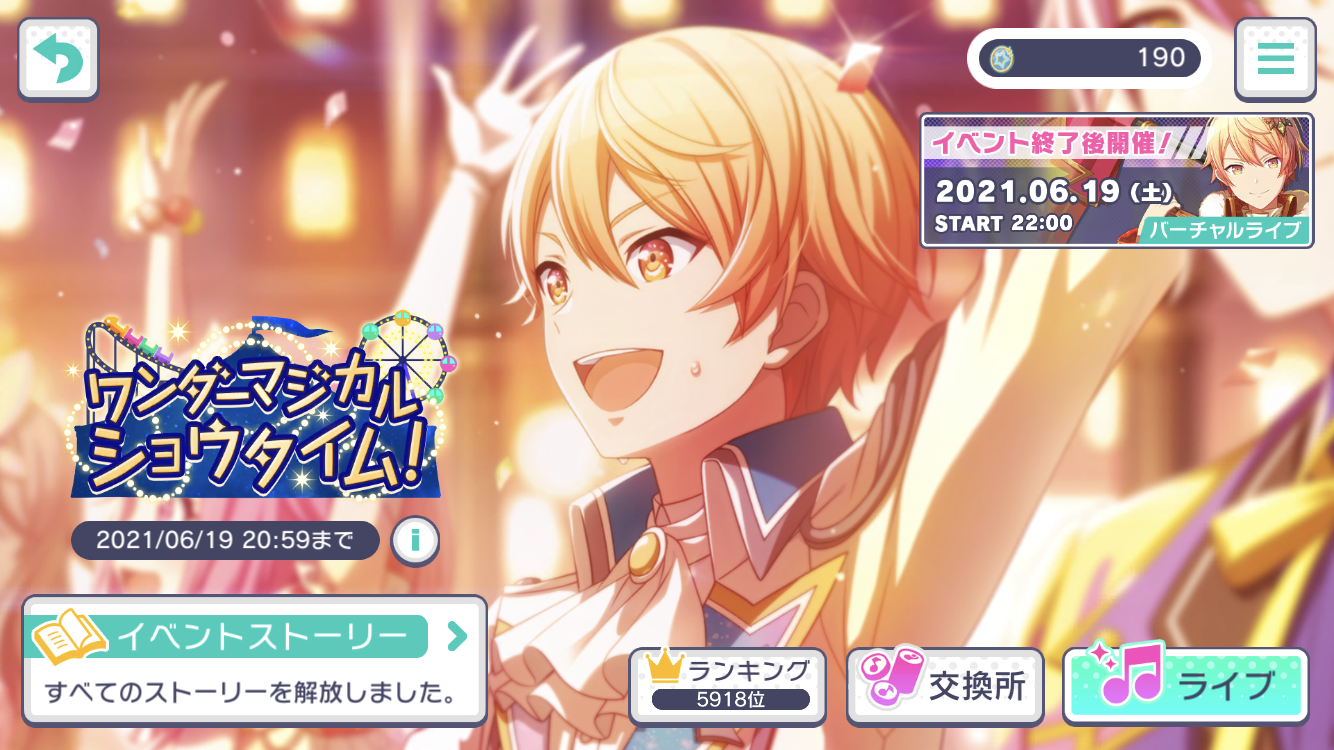Click the blue coin currency icon
Screen dimensions: 1334x750
tap(1003, 57)
